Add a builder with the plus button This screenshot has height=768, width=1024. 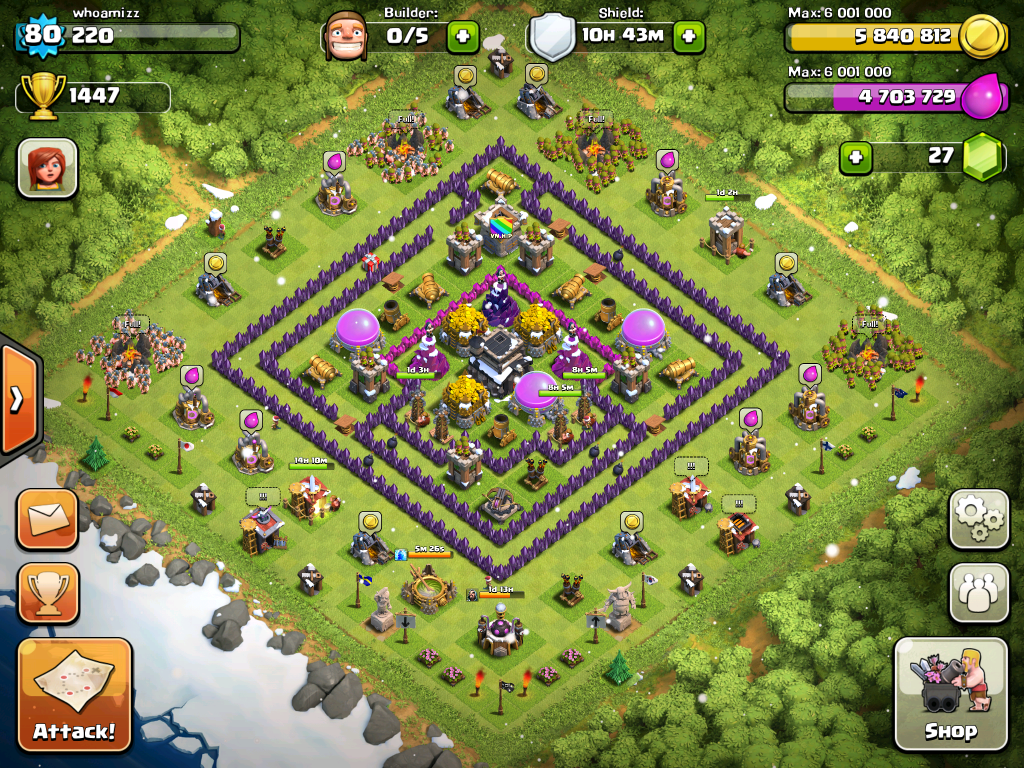click(x=462, y=38)
